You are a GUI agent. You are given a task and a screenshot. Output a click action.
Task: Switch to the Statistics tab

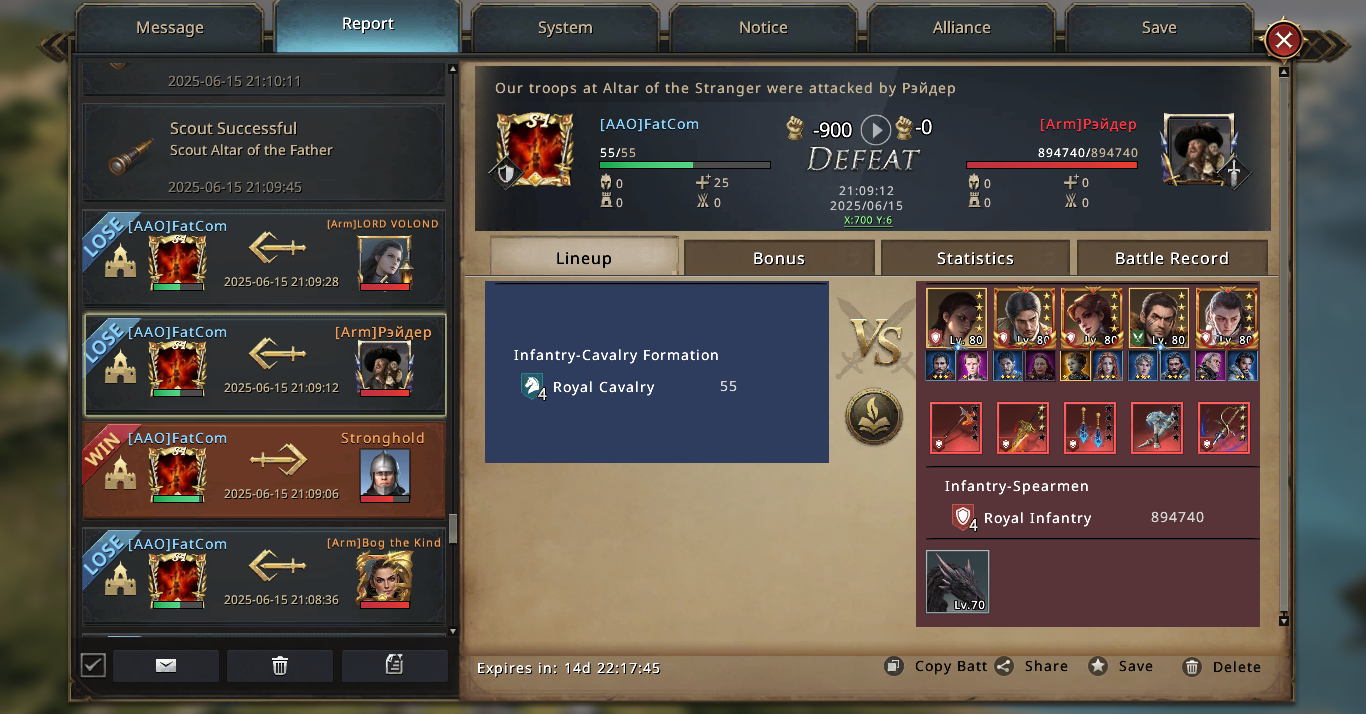(975, 258)
